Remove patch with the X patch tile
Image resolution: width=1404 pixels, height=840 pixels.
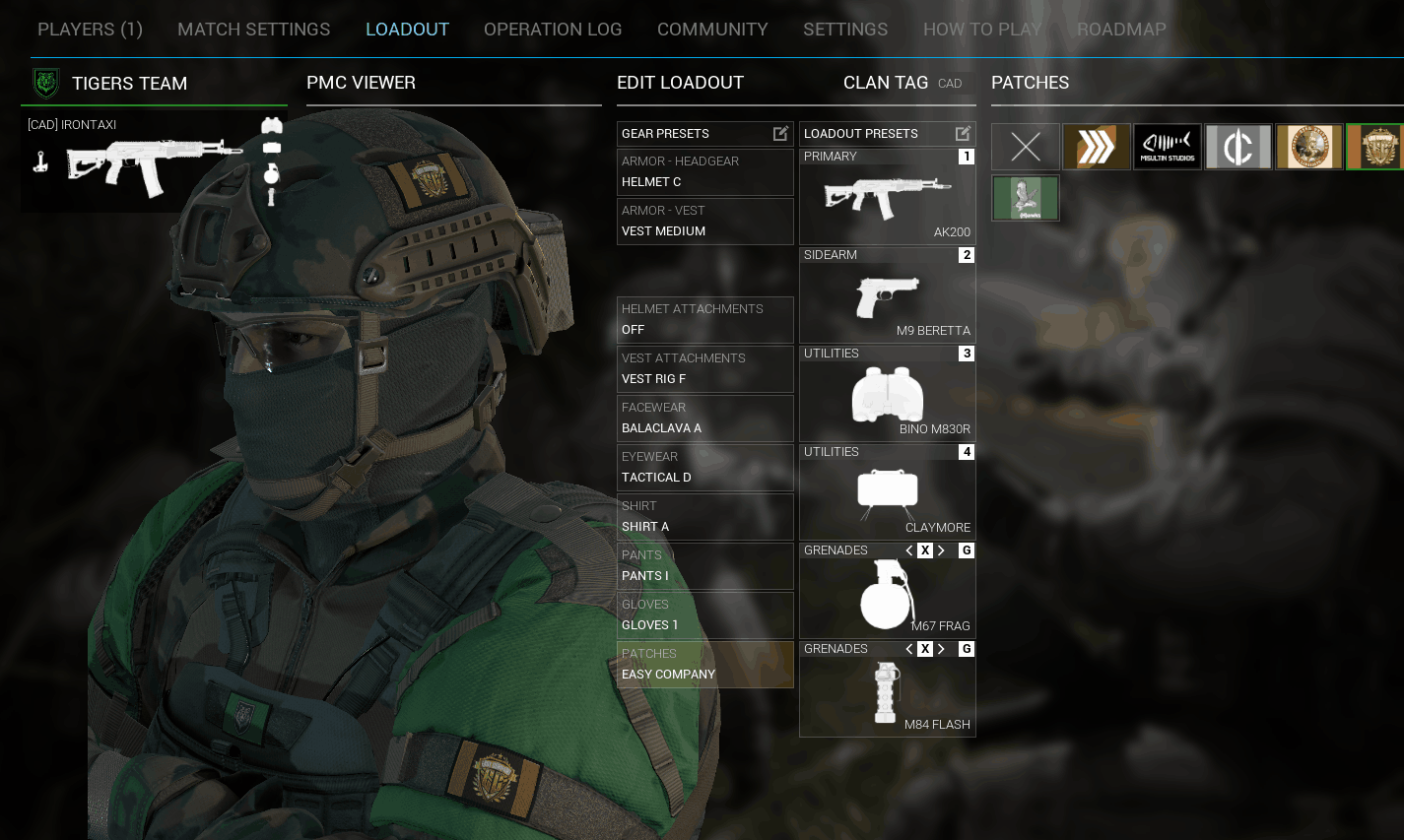(x=1026, y=147)
